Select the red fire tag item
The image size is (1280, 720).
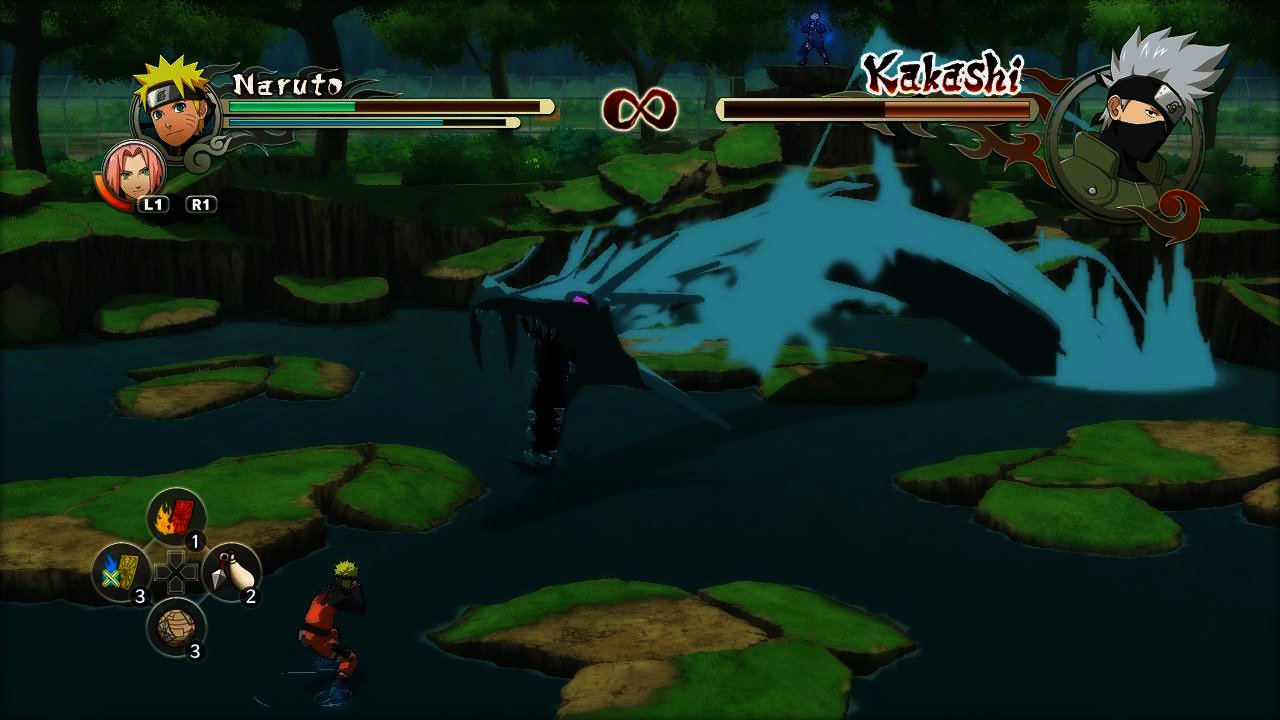click(x=176, y=517)
